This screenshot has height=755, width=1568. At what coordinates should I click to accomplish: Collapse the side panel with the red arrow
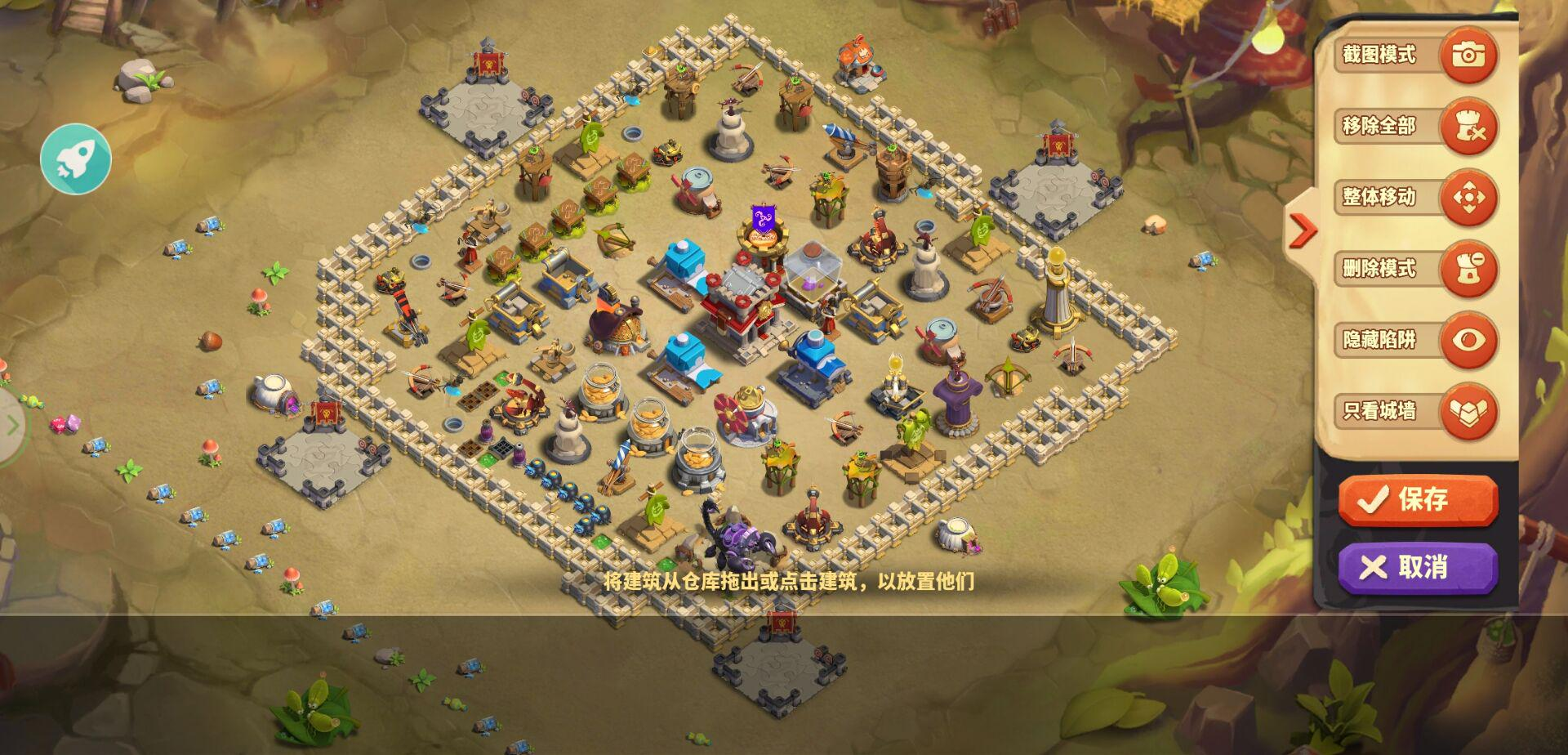[1301, 230]
